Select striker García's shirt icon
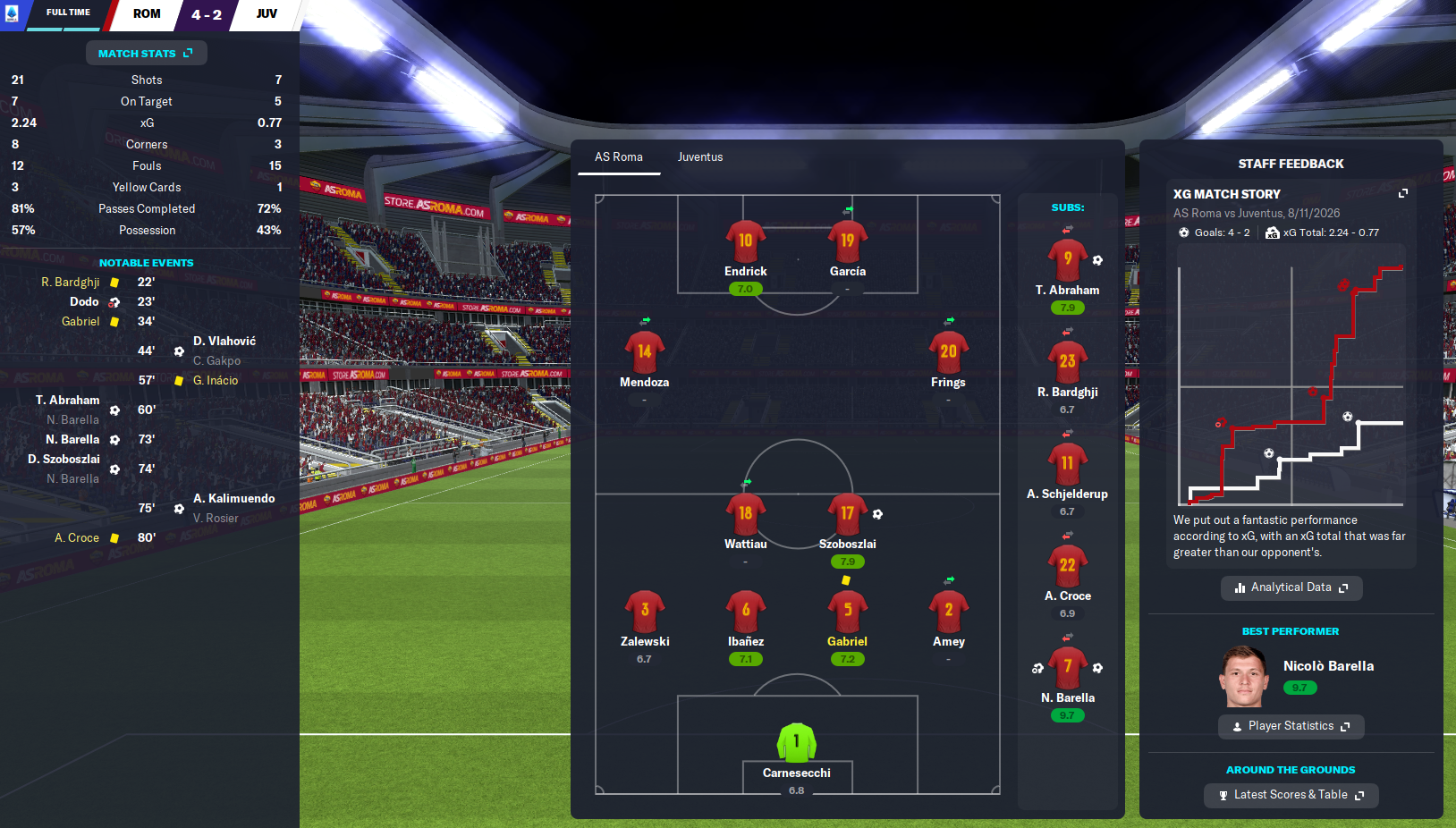Viewport: 1456px width, 828px height. pos(847,241)
